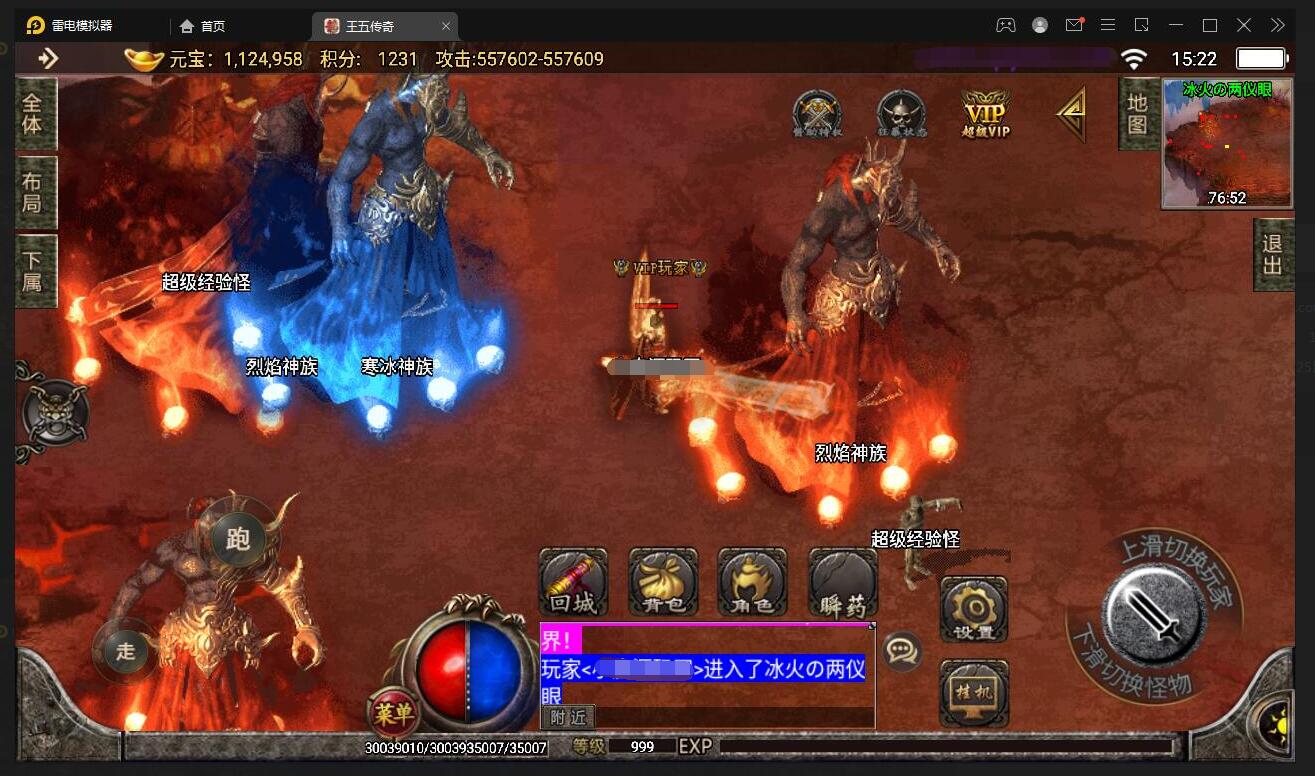Viewport: 1315px width, 776px height.
Task: Tap the 退出 exit button
Action: pyautogui.click(x=1272, y=255)
